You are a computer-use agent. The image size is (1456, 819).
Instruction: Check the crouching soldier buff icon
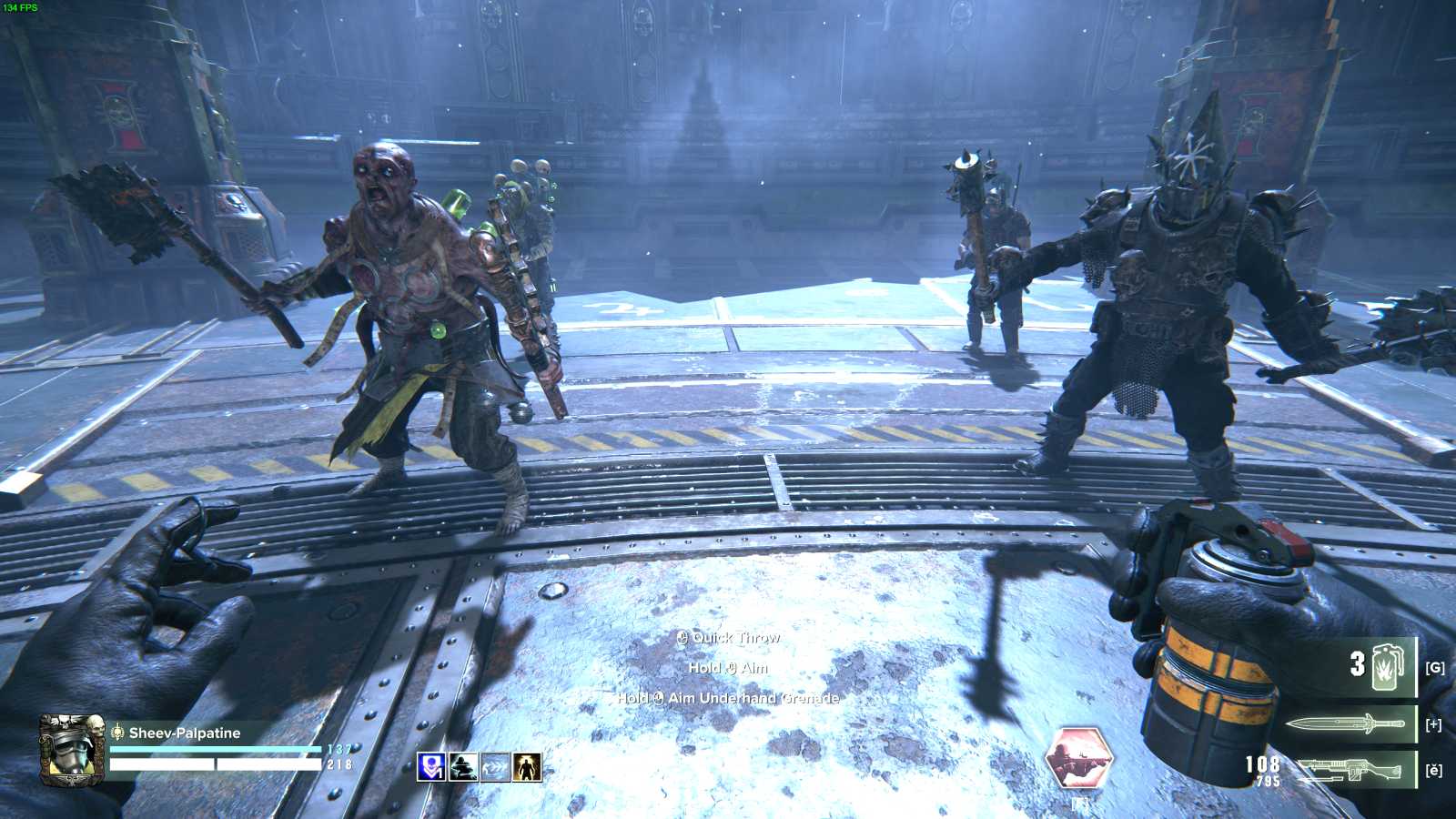(463, 767)
